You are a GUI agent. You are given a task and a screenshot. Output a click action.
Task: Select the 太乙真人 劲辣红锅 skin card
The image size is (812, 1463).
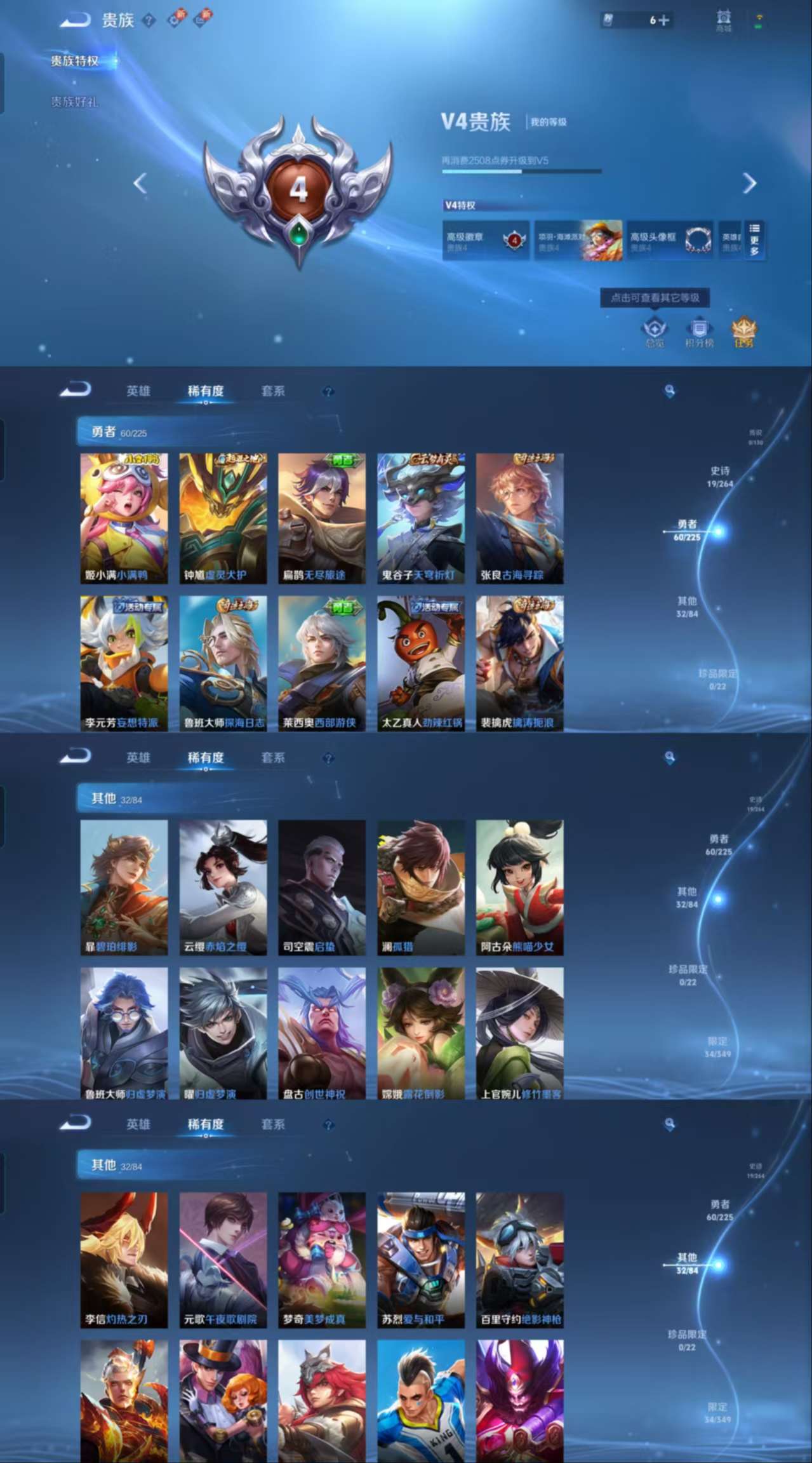421,663
